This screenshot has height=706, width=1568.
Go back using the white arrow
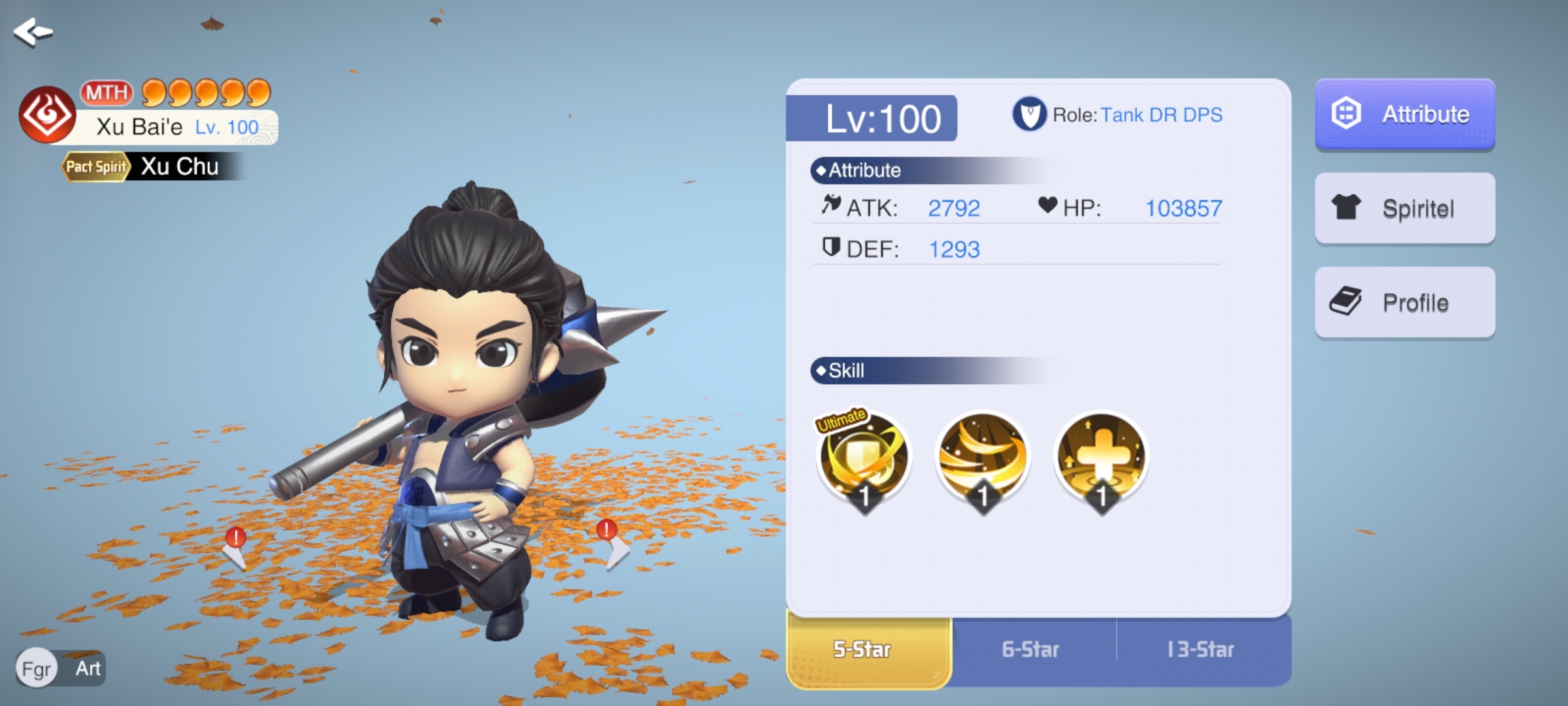coord(33,31)
